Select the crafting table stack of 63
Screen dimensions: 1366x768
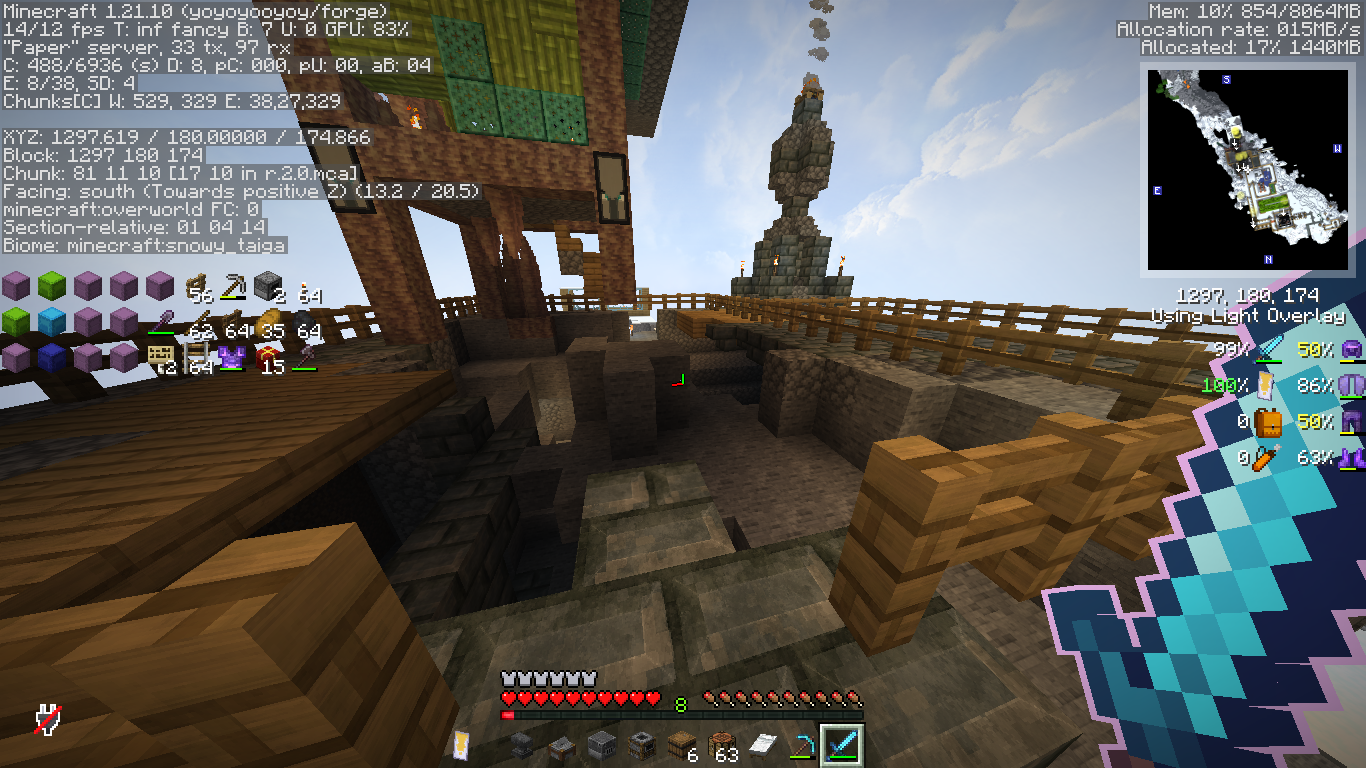[722, 746]
